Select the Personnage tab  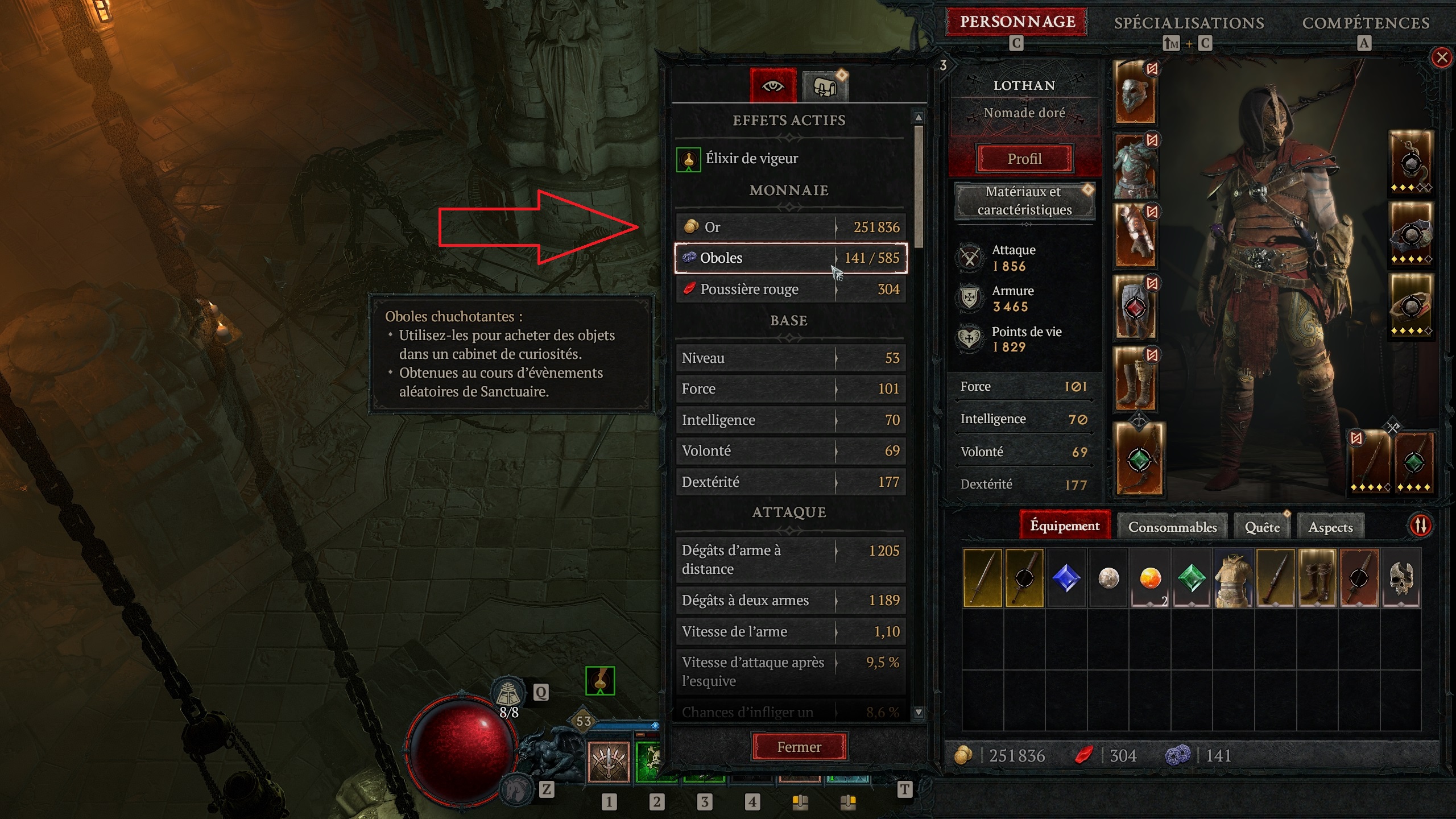pos(1017,22)
